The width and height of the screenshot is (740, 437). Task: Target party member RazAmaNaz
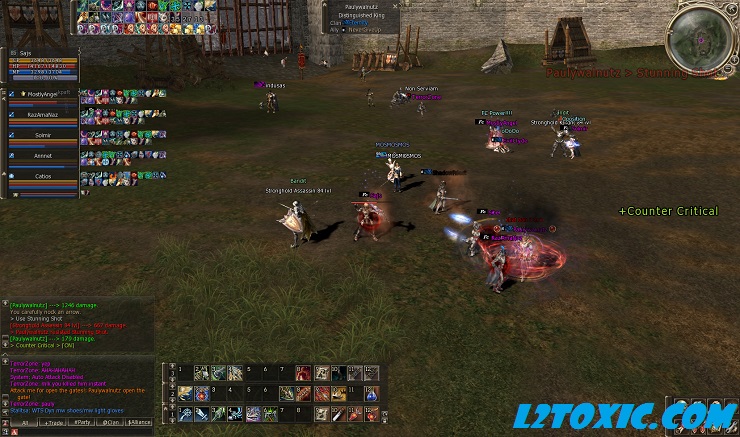click(43, 115)
